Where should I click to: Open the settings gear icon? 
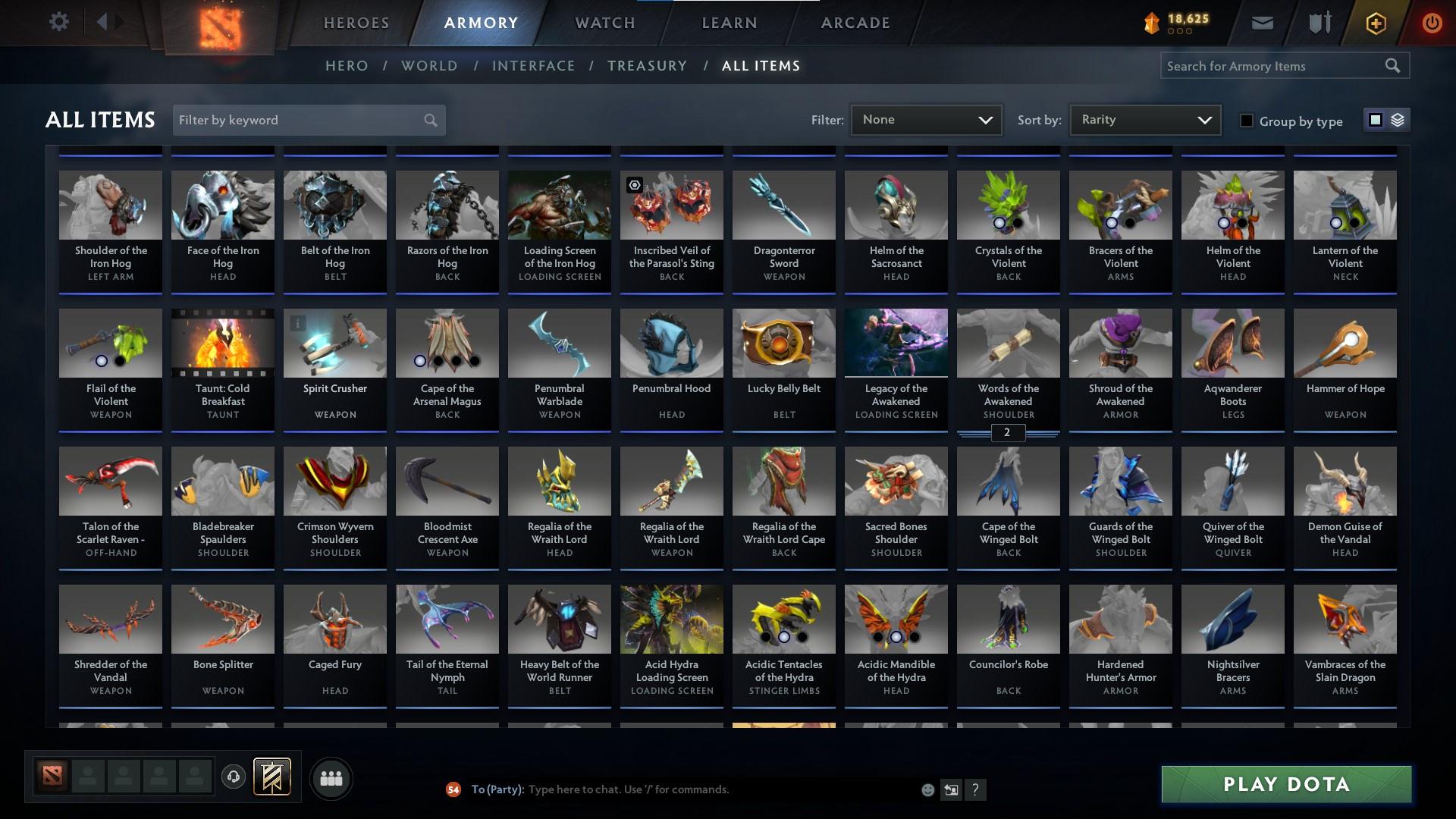[59, 22]
